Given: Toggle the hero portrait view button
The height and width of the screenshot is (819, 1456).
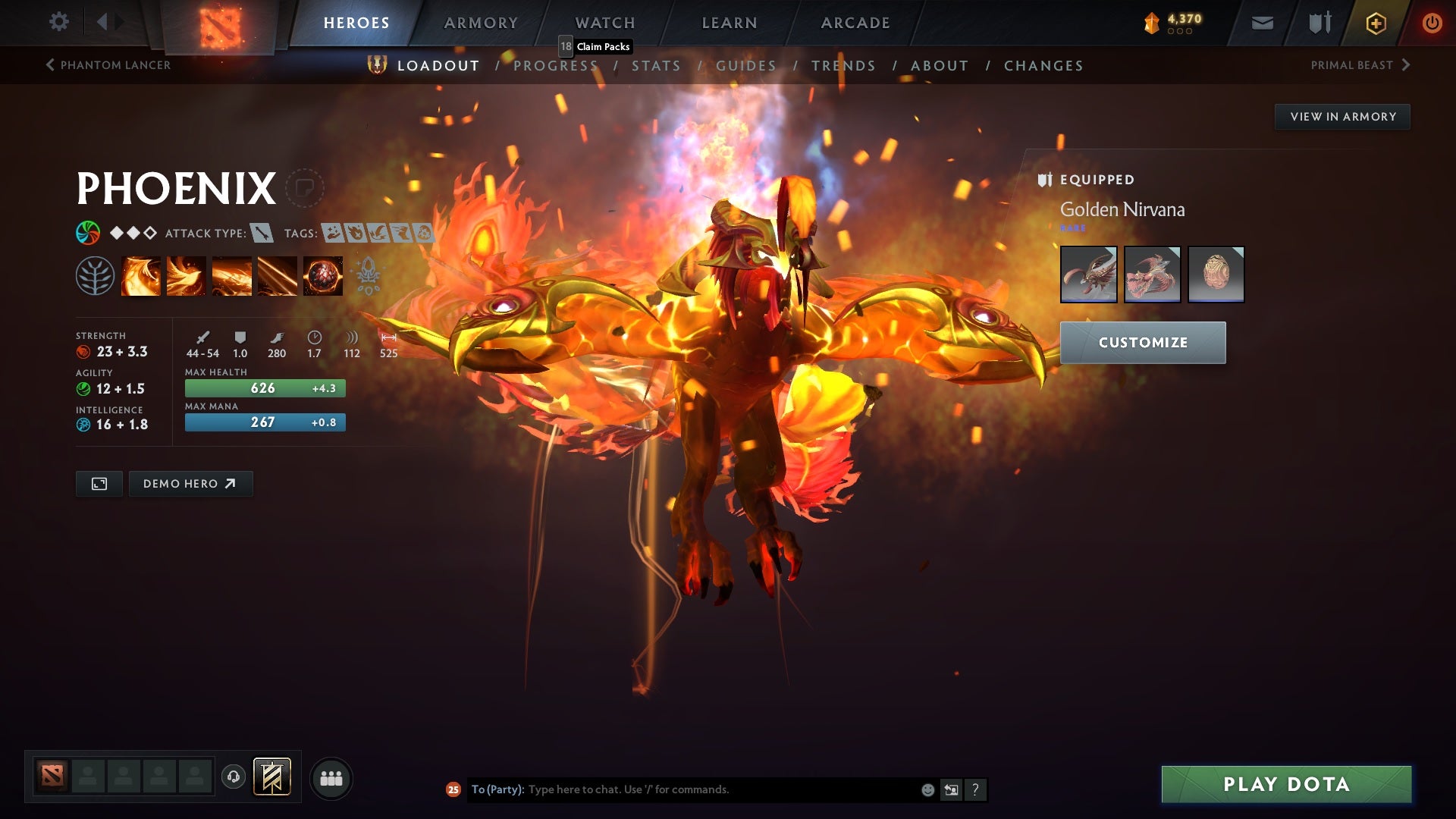Looking at the screenshot, I should tap(99, 483).
